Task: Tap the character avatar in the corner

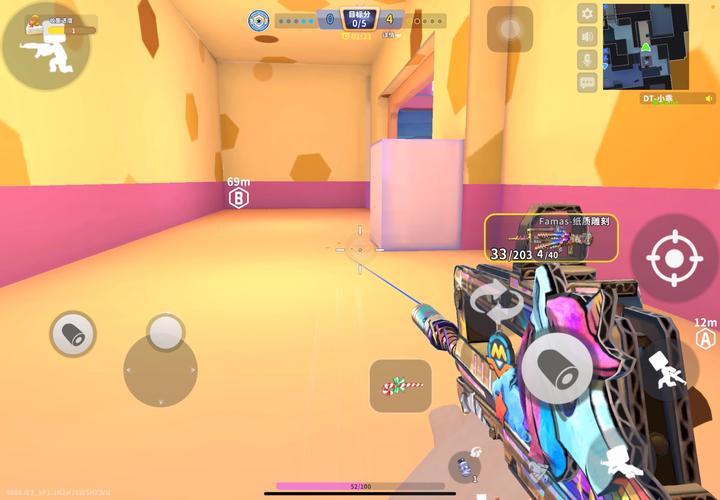Action: (x=45, y=45)
